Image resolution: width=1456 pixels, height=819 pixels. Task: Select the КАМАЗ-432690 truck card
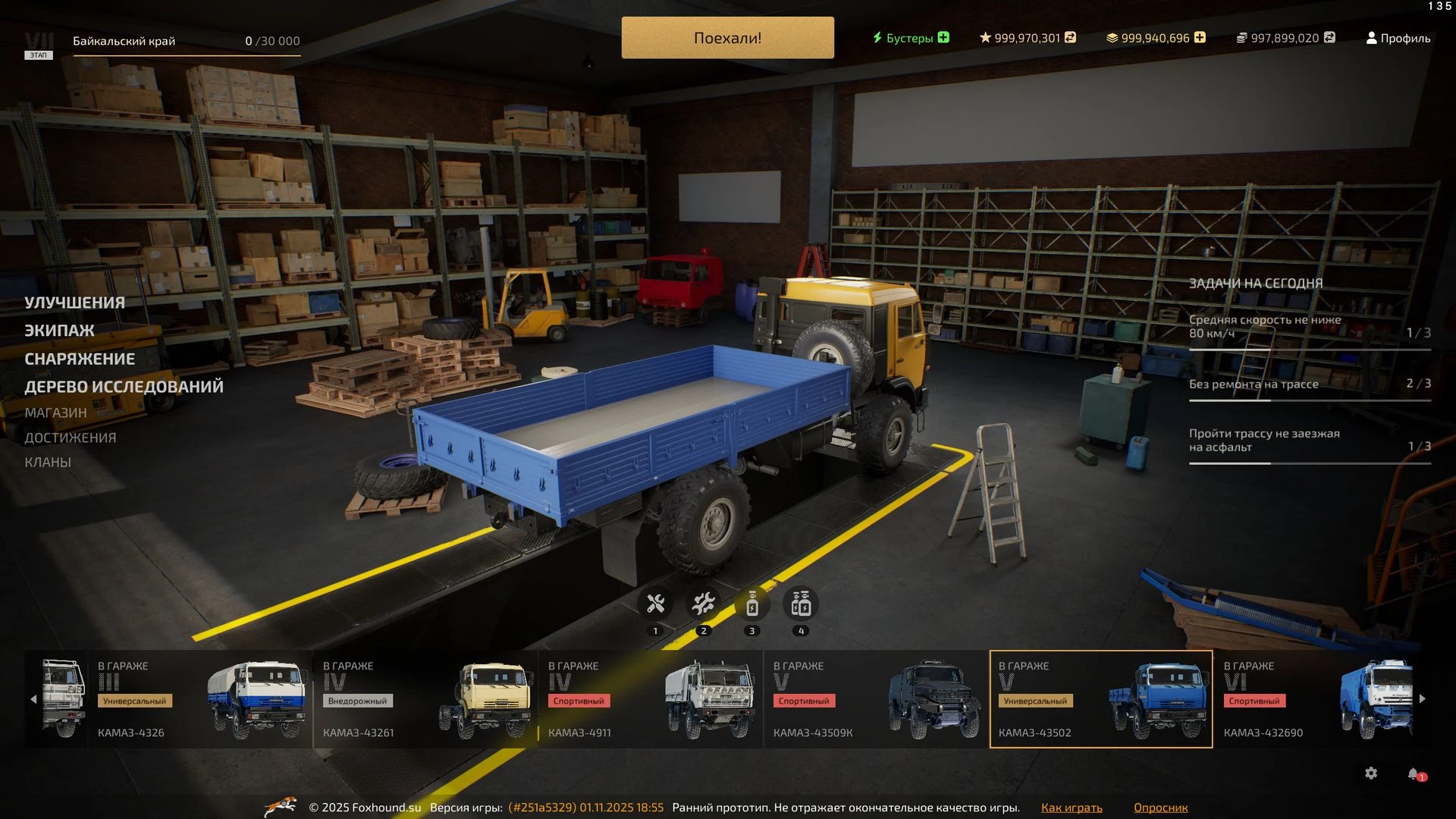click(1319, 699)
